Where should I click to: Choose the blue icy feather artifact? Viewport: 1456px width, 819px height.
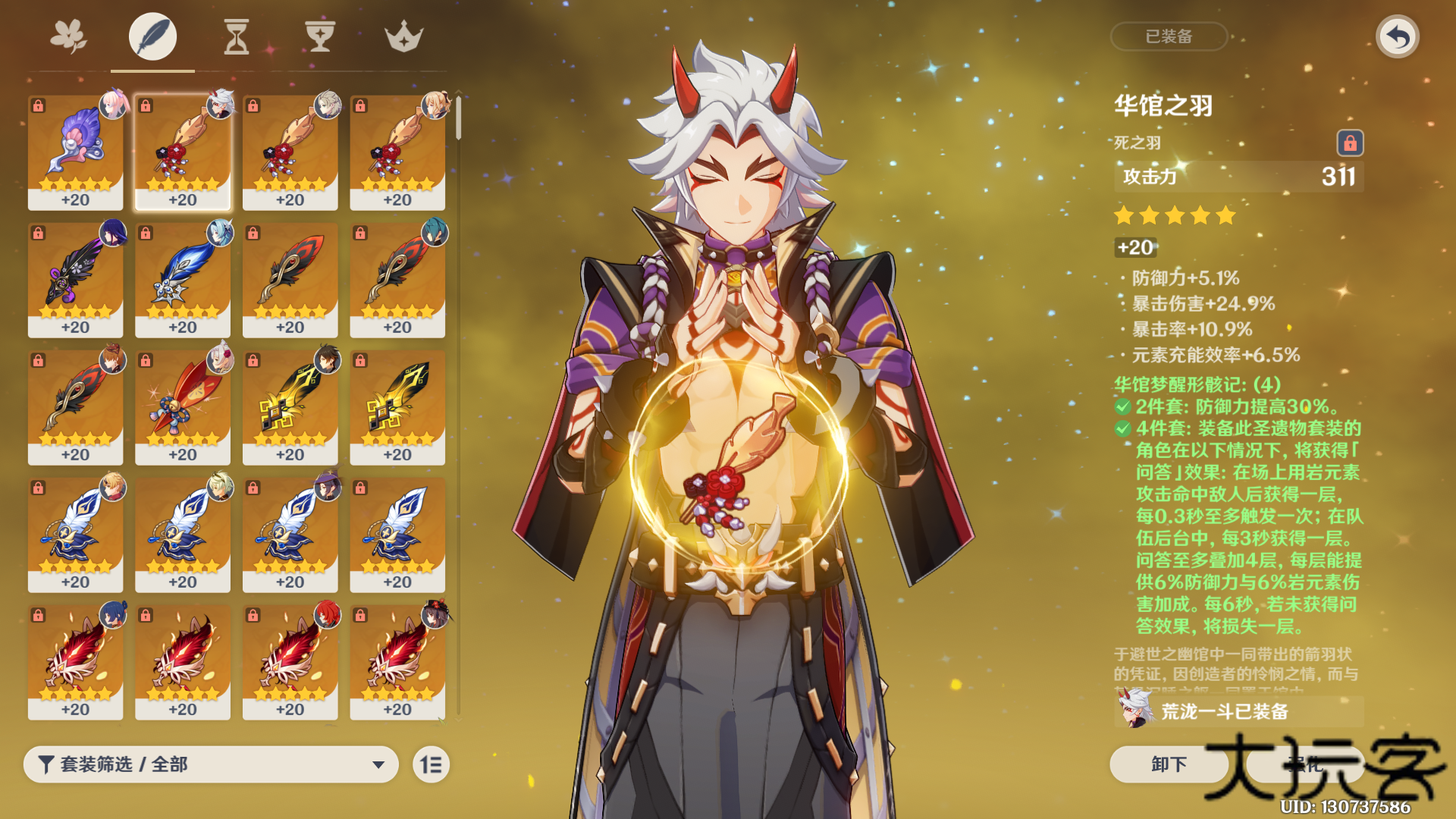[182, 279]
